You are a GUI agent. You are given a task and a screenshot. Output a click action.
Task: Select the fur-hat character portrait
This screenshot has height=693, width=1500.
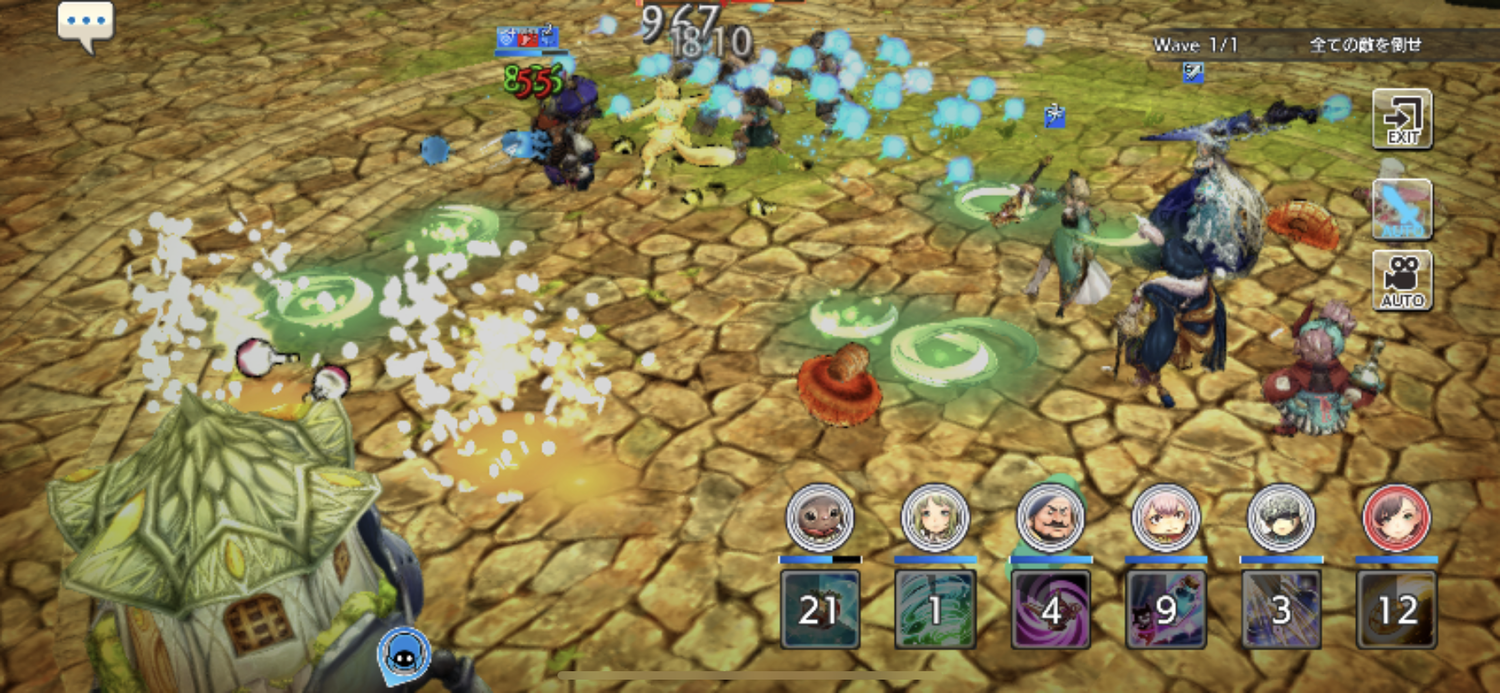pyautogui.click(x=1281, y=518)
